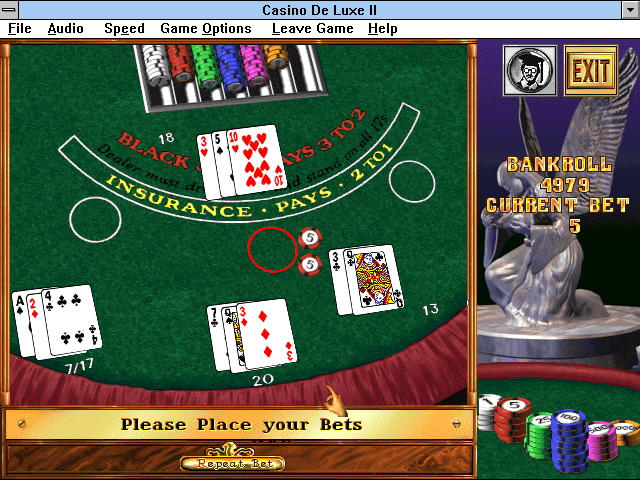This screenshot has width=640, height=480.
Task: Open the Leave Game menu
Action: pos(312,29)
